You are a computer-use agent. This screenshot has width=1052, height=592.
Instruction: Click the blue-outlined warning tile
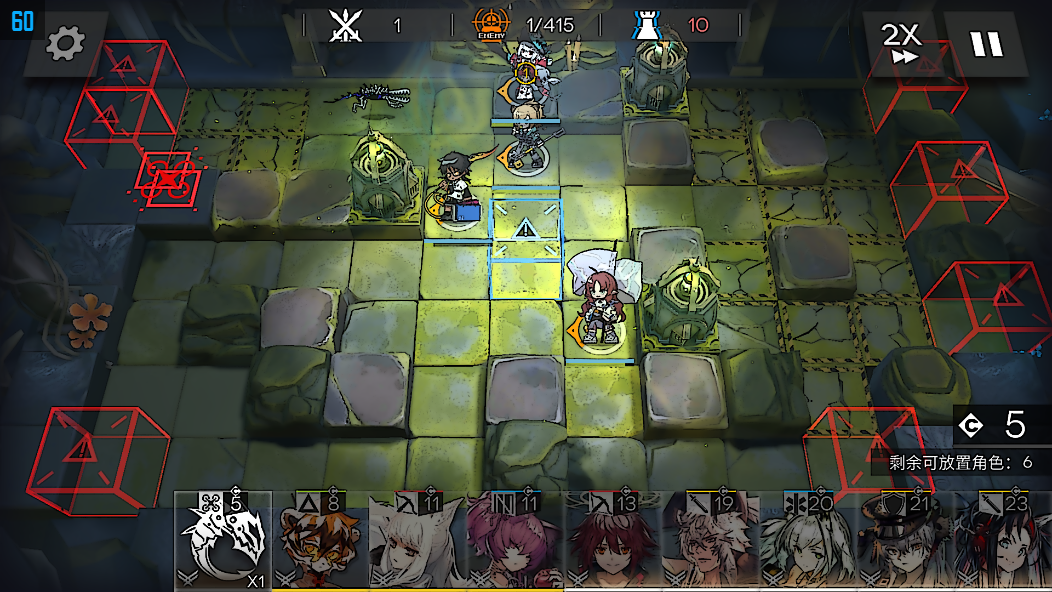coord(525,230)
